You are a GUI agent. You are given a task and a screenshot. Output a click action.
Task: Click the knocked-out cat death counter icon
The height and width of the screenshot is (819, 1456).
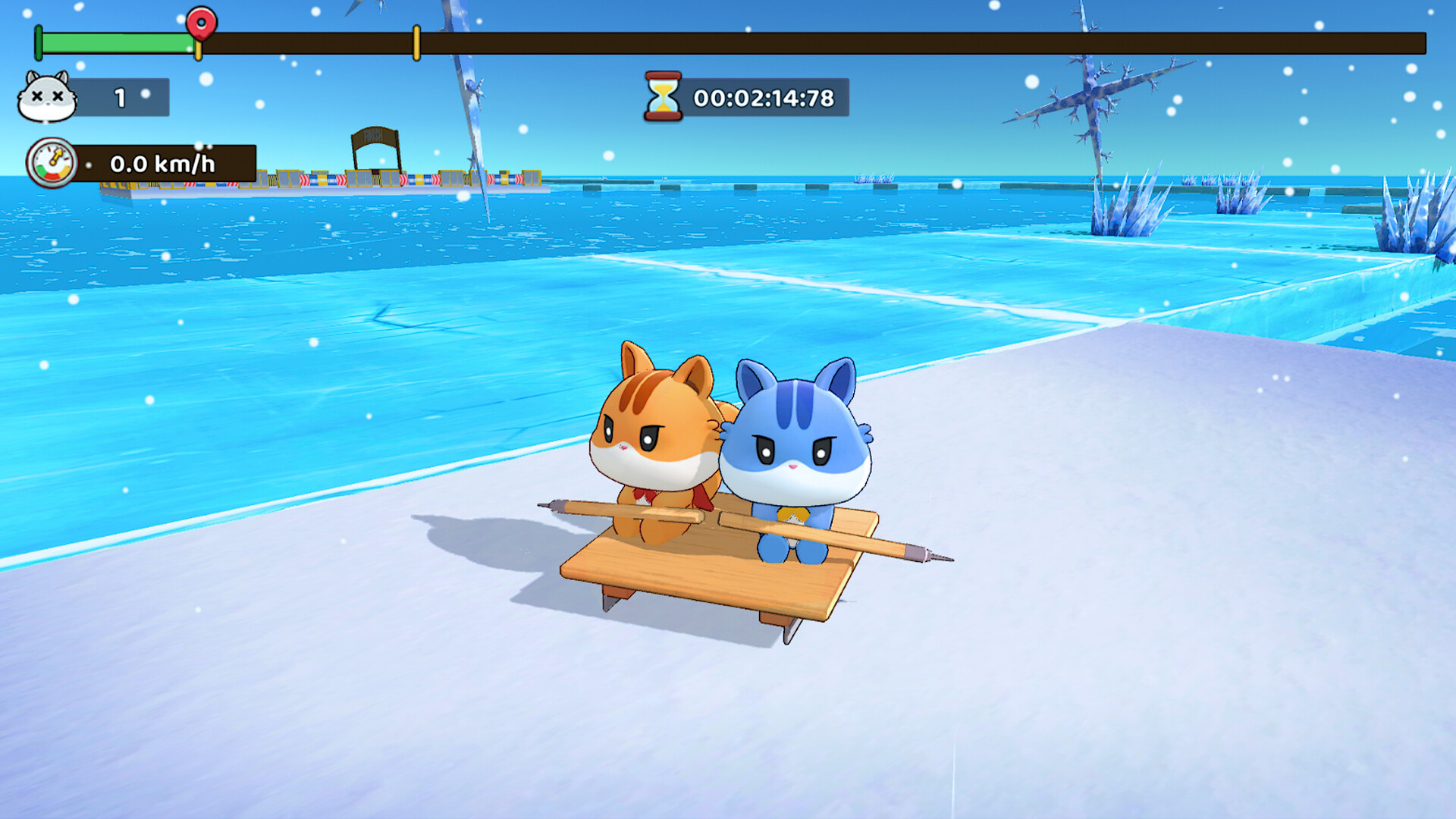coord(47,97)
